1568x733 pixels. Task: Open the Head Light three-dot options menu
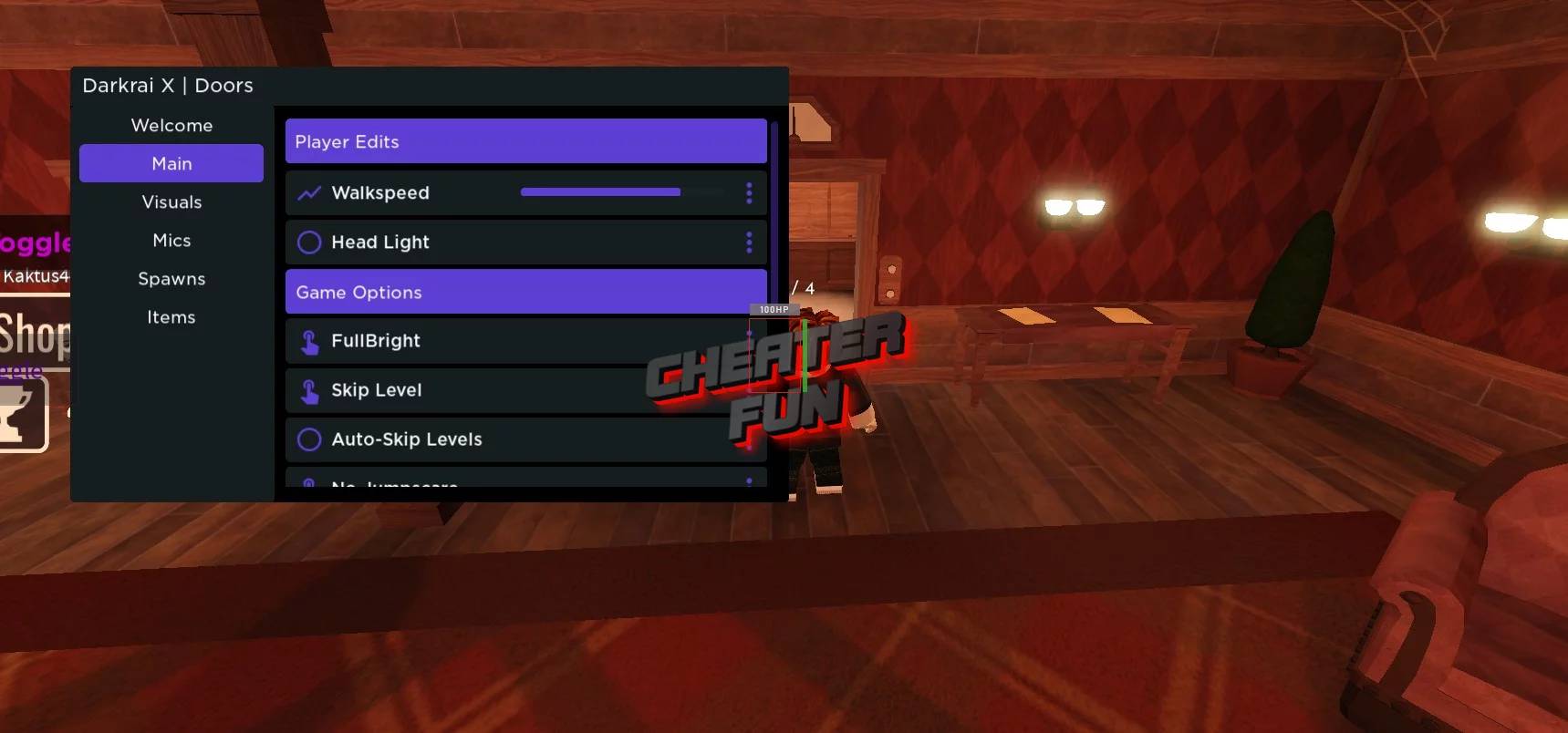click(x=749, y=242)
